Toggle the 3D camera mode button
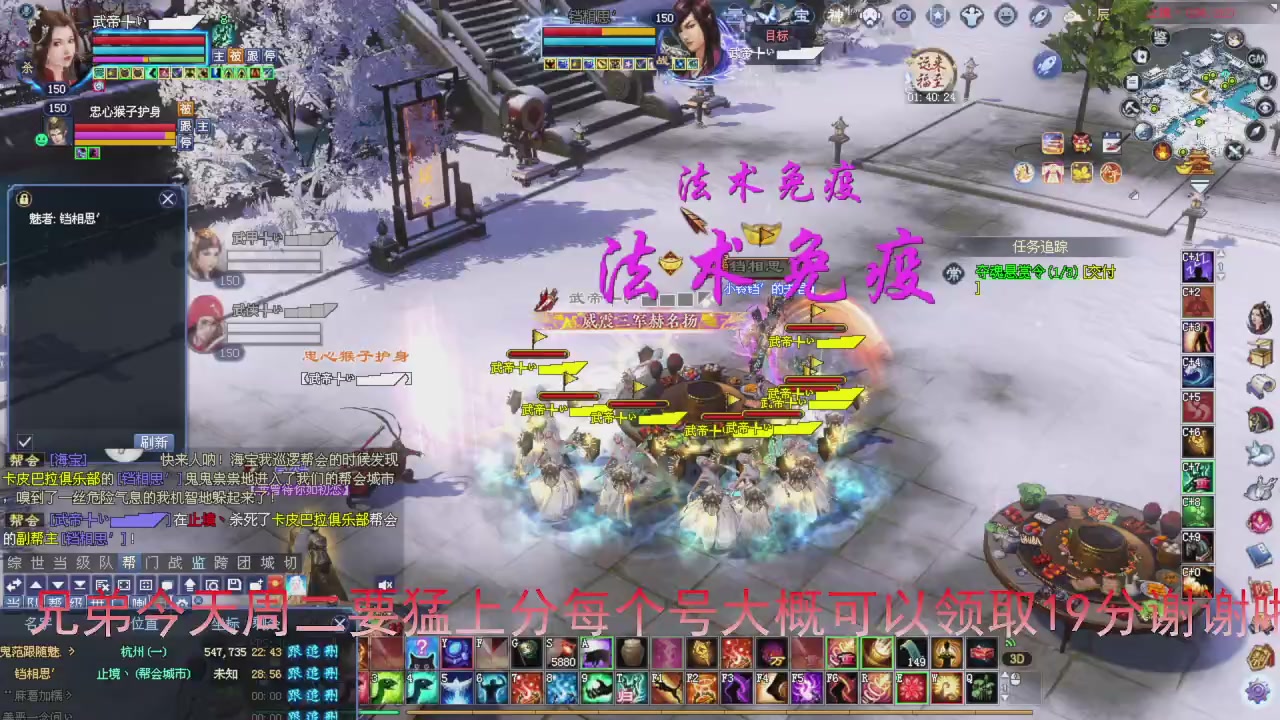Image resolution: width=1280 pixels, height=720 pixels. click(x=1015, y=656)
